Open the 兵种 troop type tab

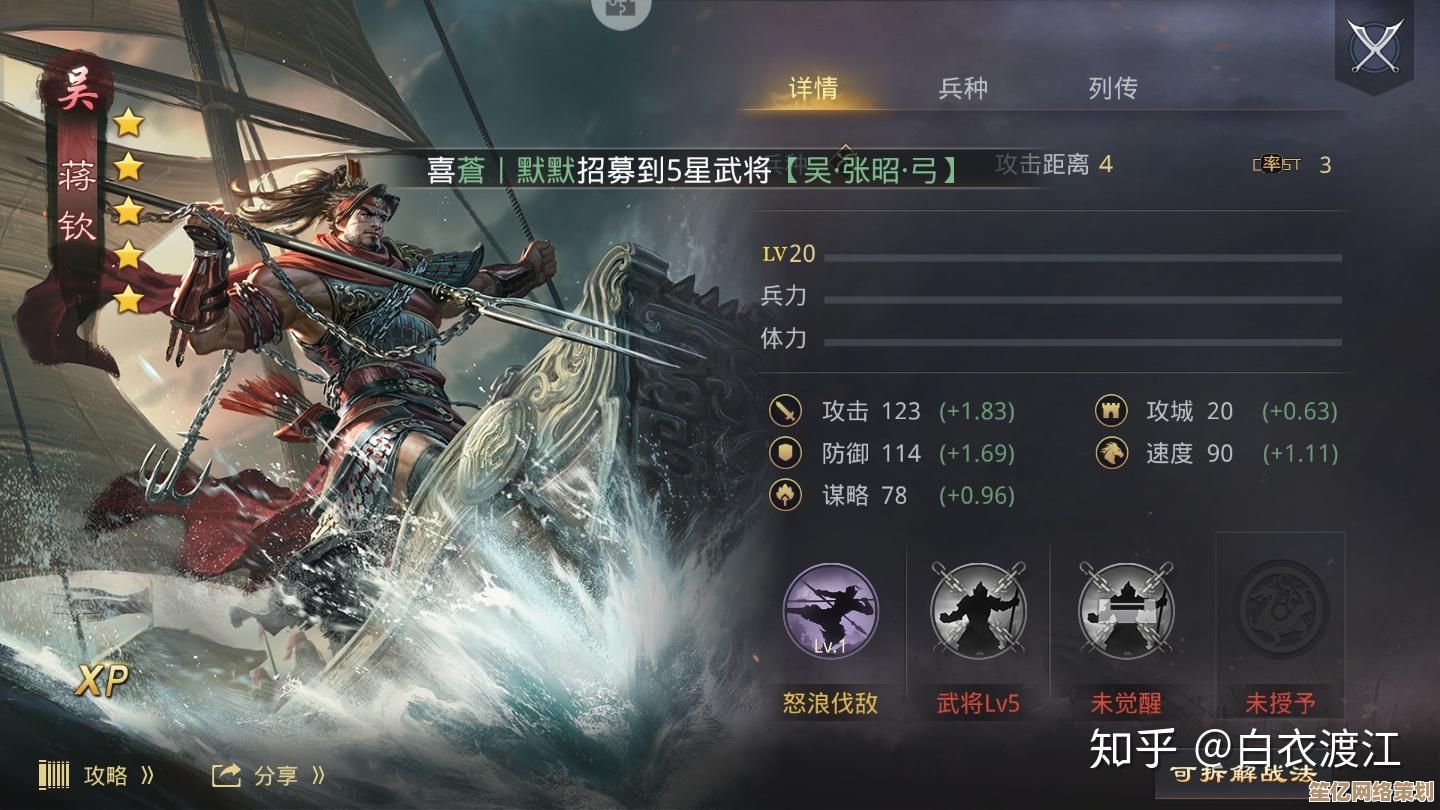(x=963, y=88)
